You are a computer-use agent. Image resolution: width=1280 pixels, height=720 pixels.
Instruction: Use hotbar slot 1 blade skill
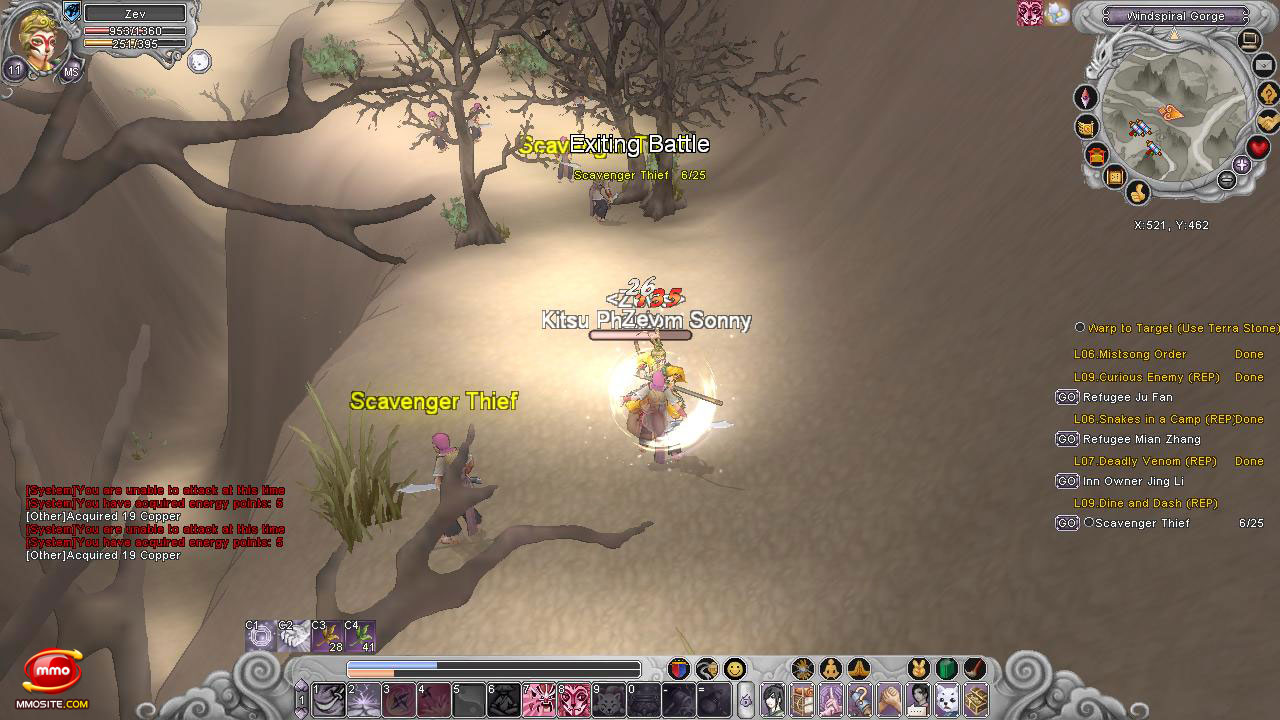coord(328,699)
